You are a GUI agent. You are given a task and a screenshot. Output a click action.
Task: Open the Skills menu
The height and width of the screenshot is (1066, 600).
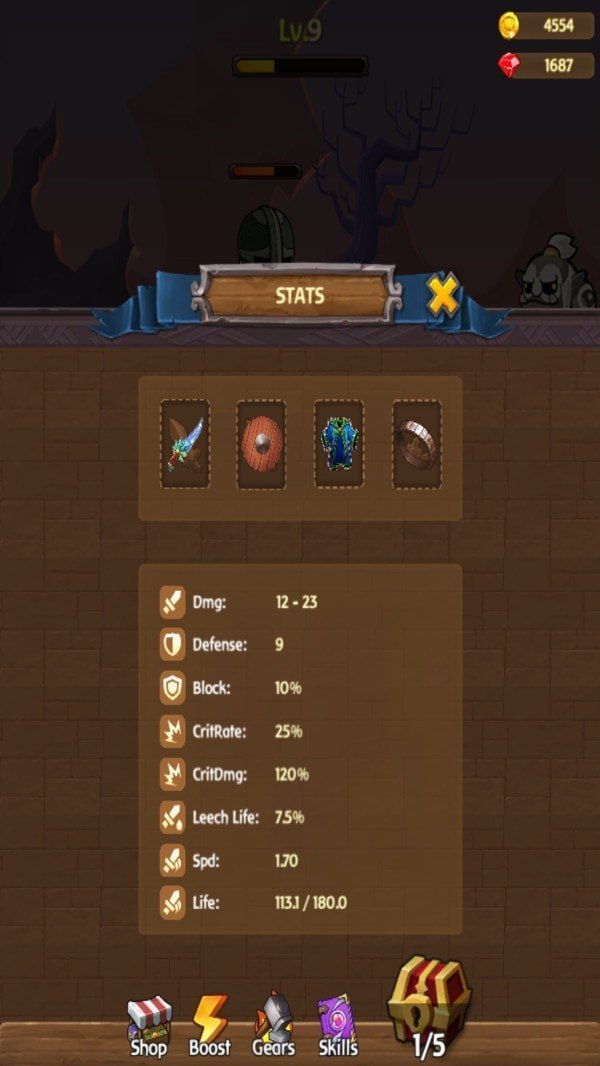[338, 1025]
